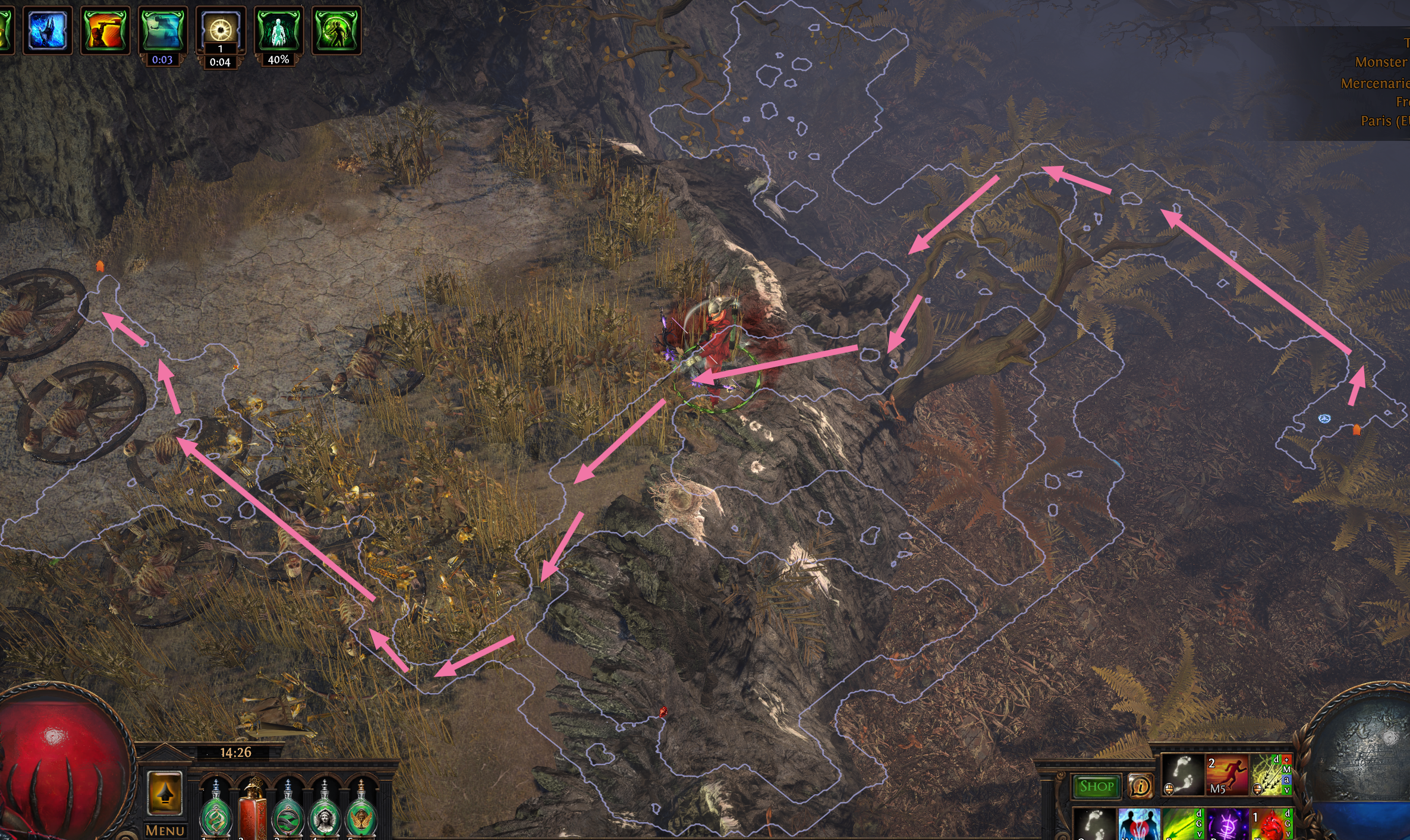Select the purple rune mark skill
This screenshot has height=840, width=1410.
[x=1227, y=825]
